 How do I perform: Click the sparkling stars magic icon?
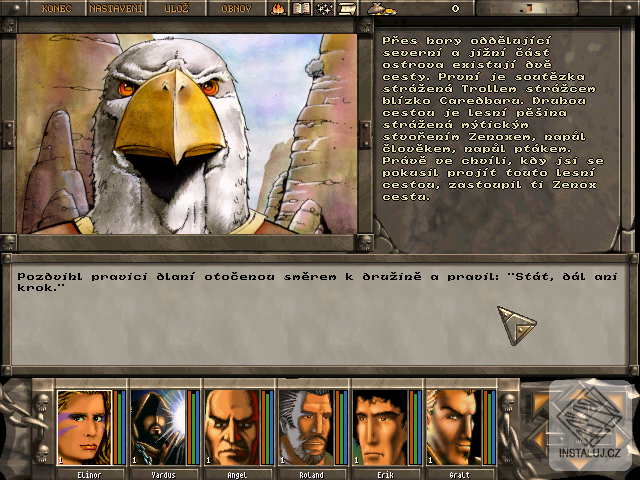click(324, 8)
